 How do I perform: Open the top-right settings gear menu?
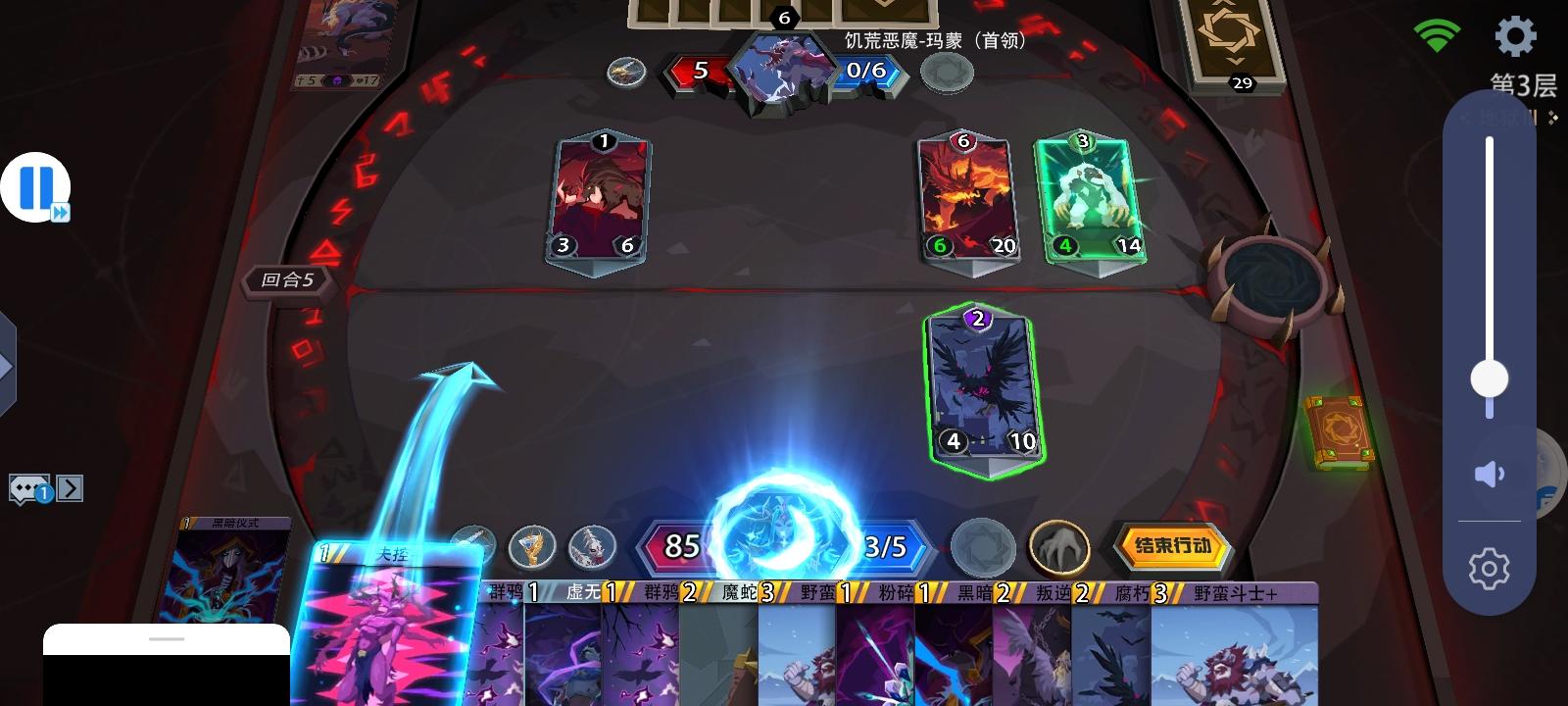pos(1515,35)
